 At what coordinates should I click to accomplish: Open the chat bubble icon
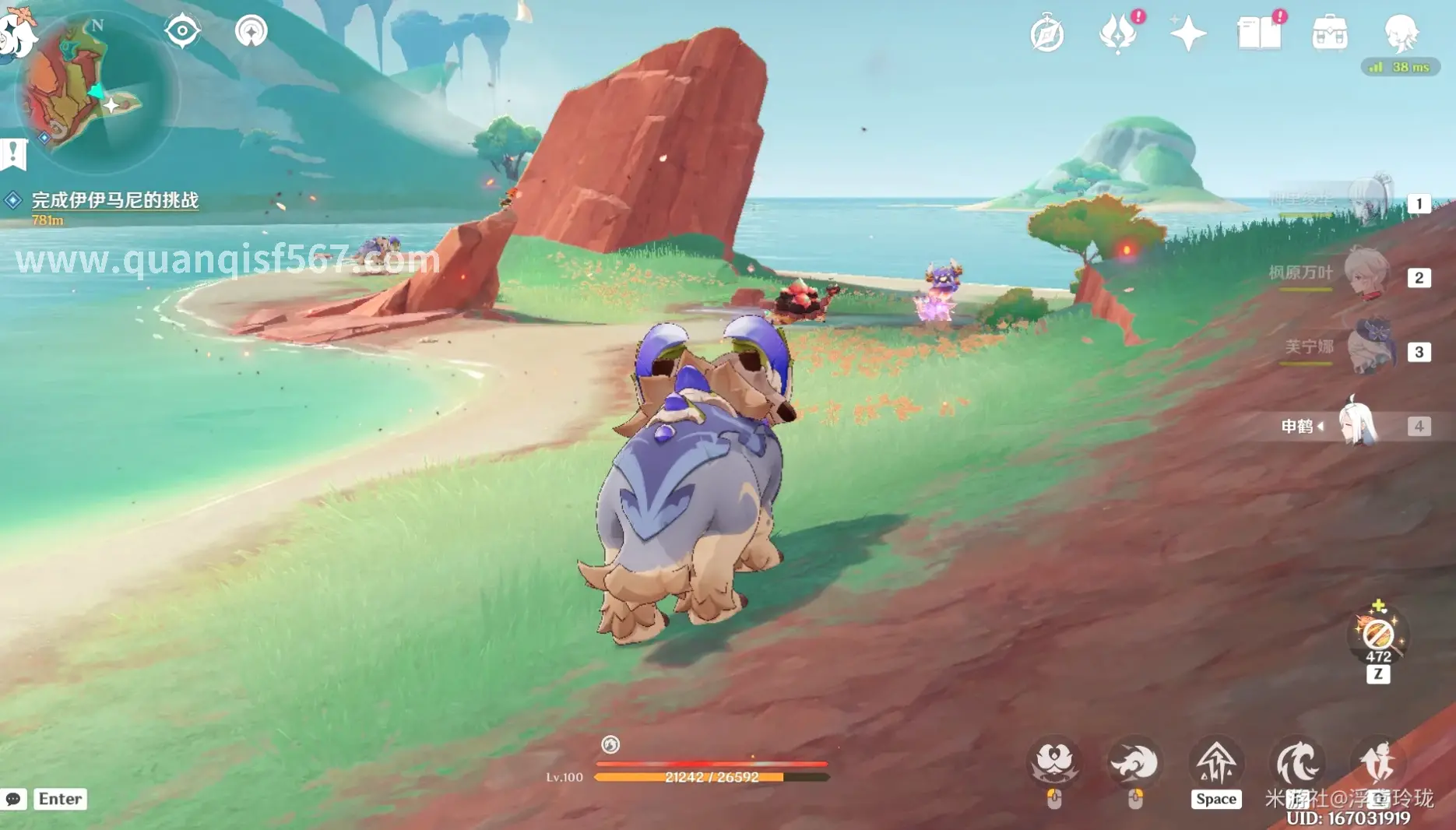(x=13, y=799)
